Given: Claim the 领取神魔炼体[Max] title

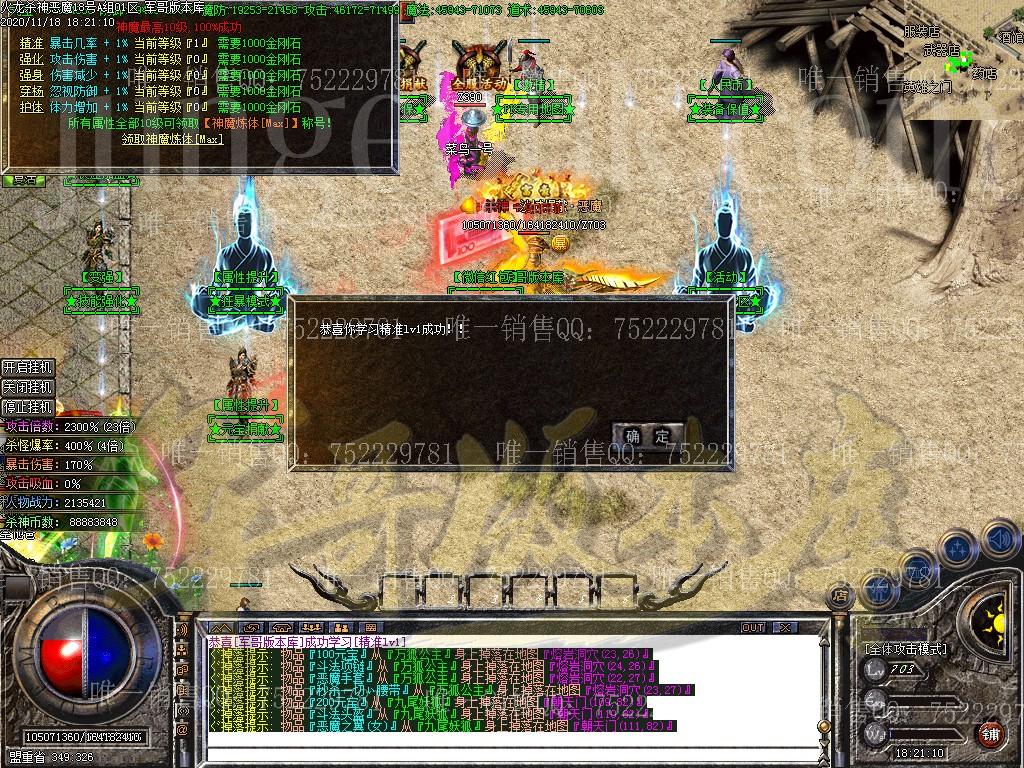Looking at the screenshot, I should 172,139.
